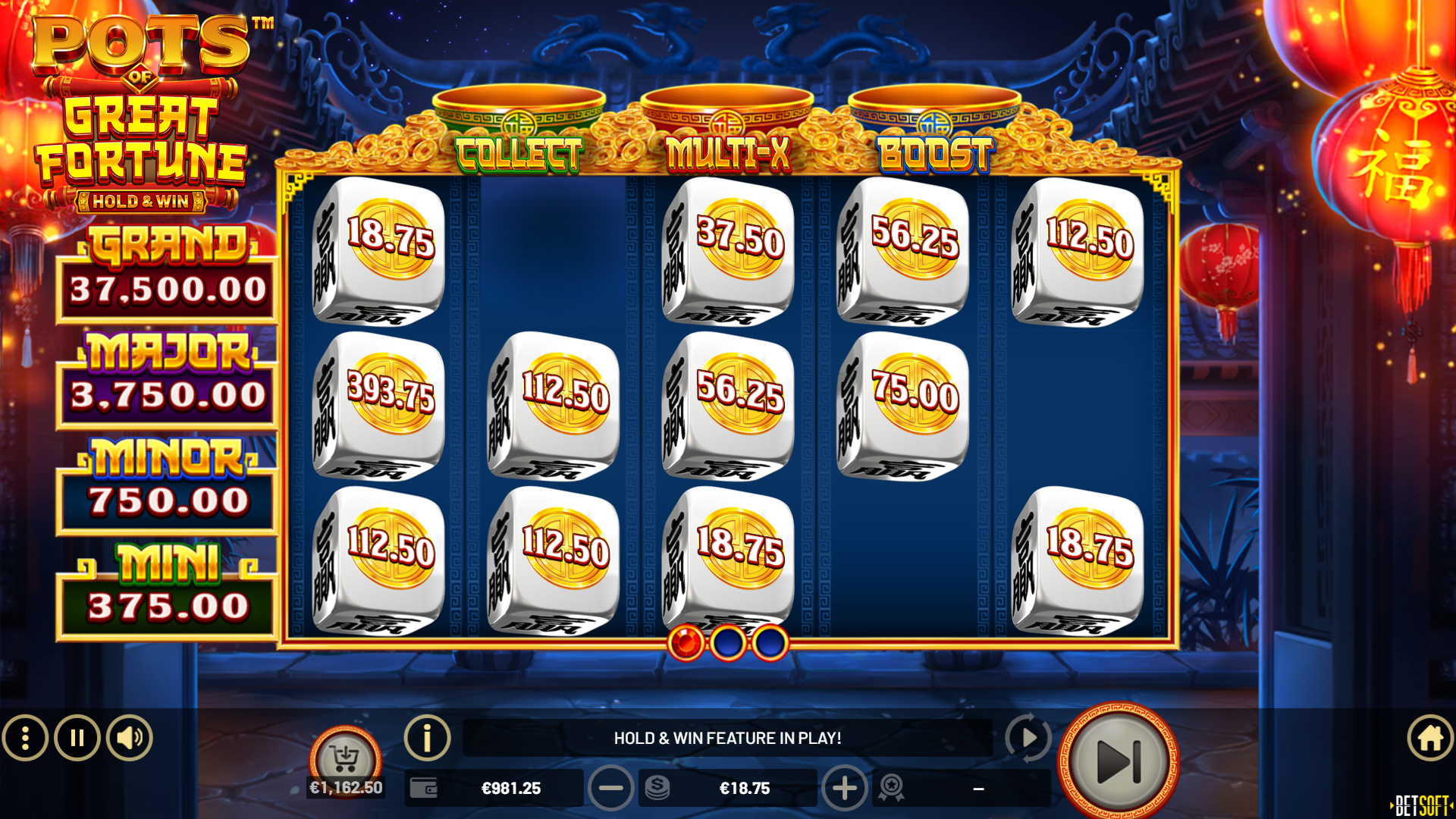Decrease the bet with the minus control
Viewport: 1456px width, 819px height.
click(611, 788)
